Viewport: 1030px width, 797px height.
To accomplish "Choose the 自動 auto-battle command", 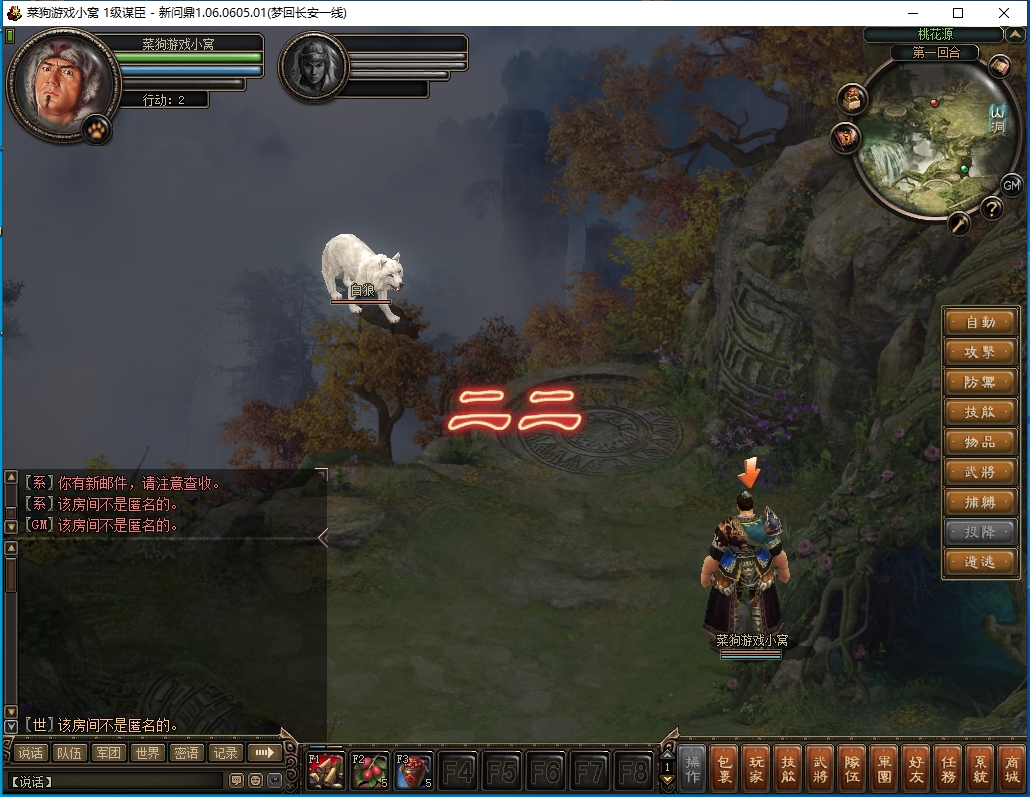I will (980, 322).
